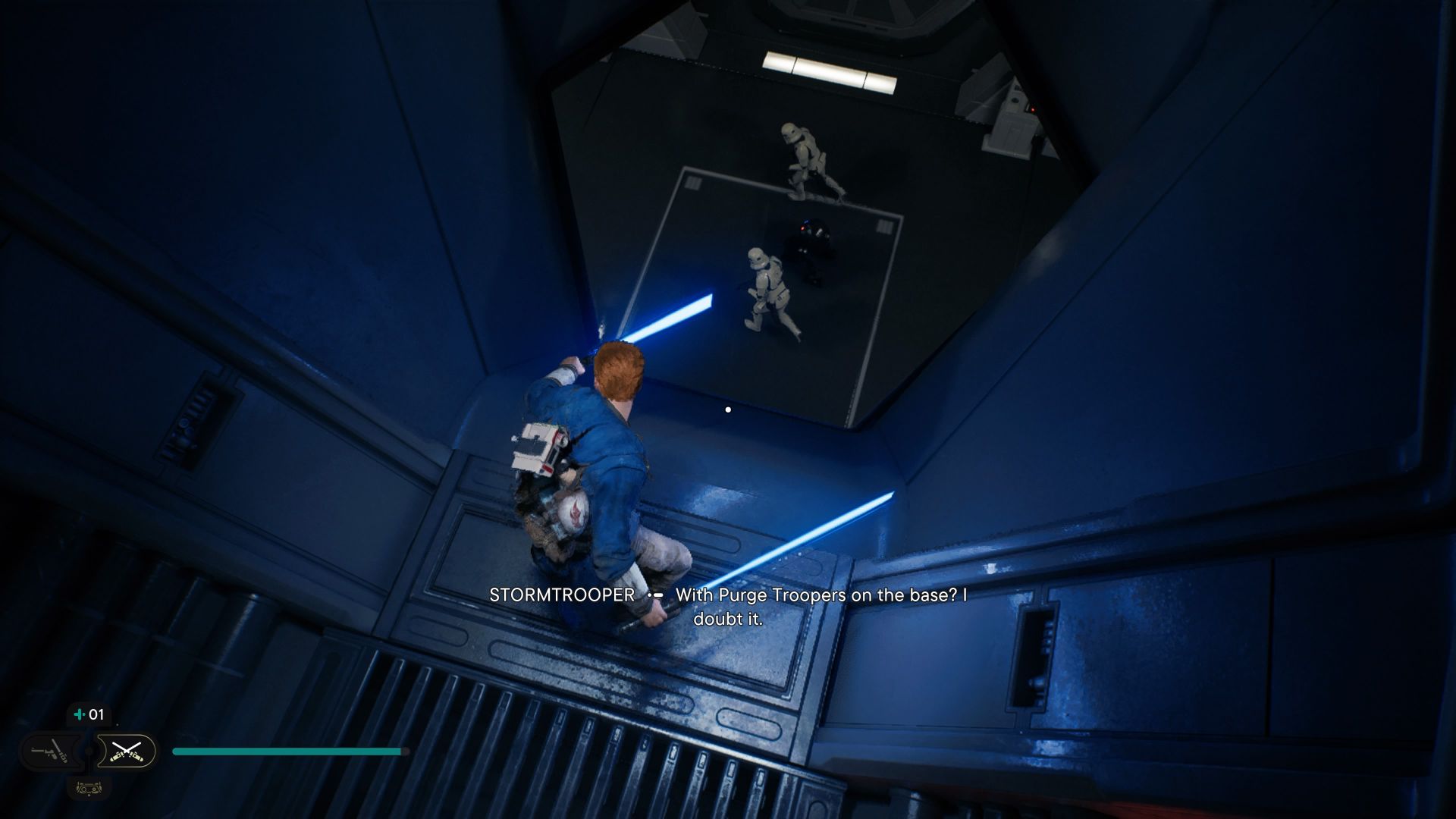Toggle the dimmed blaster stance slot
The width and height of the screenshot is (1456, 819).
point(53,751)
